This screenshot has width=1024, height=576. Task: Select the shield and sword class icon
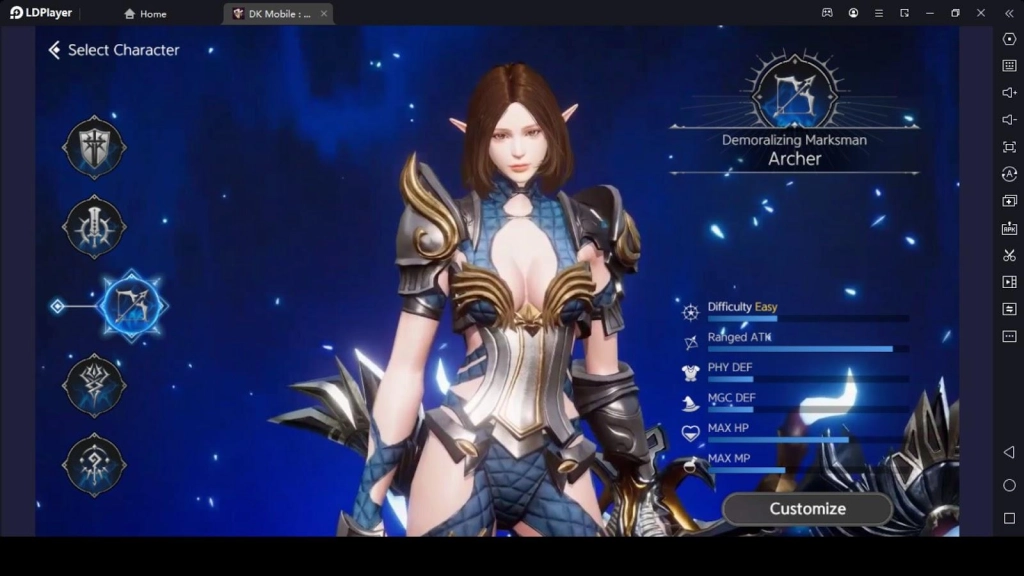[94, 148]
